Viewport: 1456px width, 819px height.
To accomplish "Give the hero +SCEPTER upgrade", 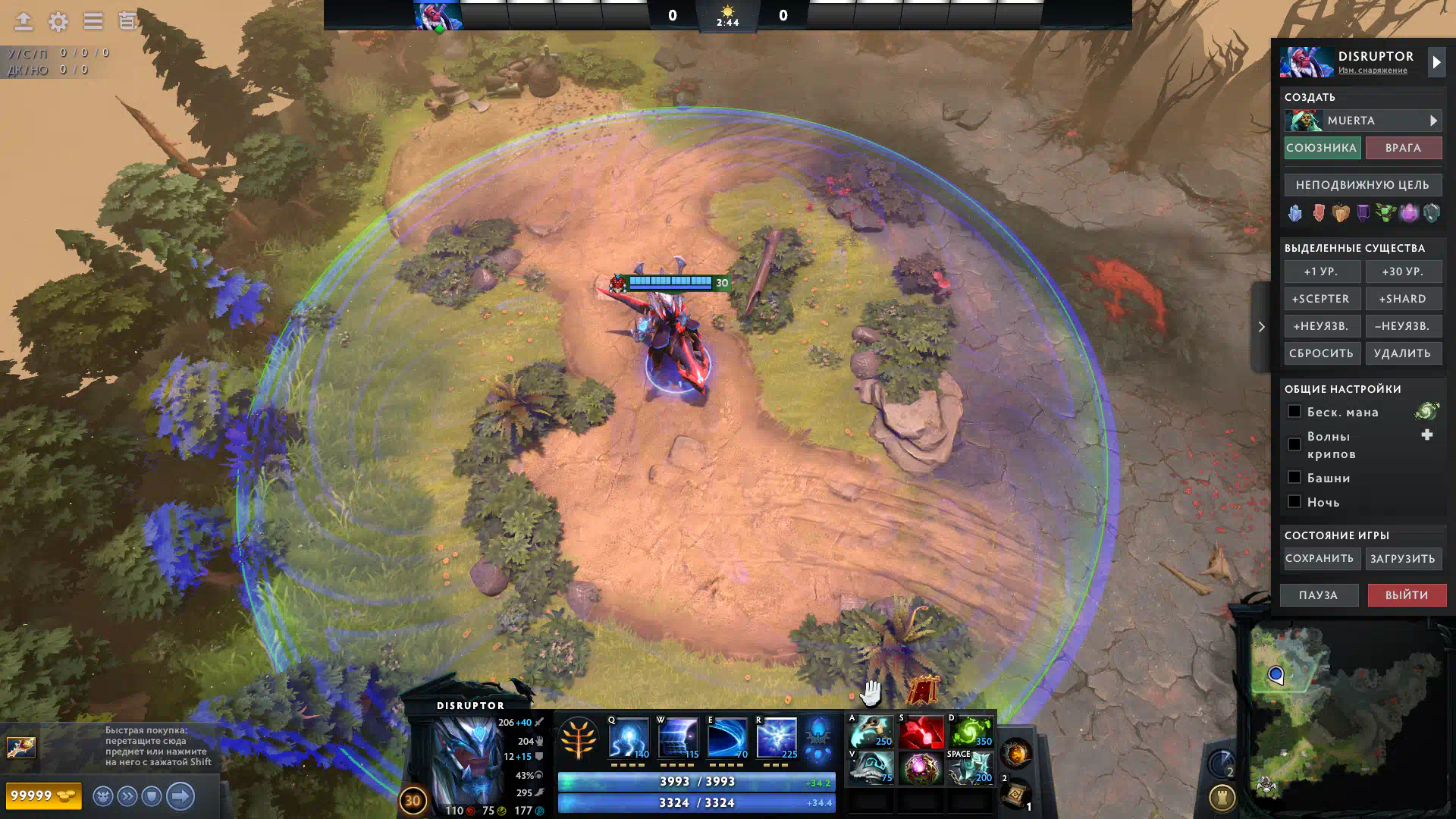I will [1321, 299].
